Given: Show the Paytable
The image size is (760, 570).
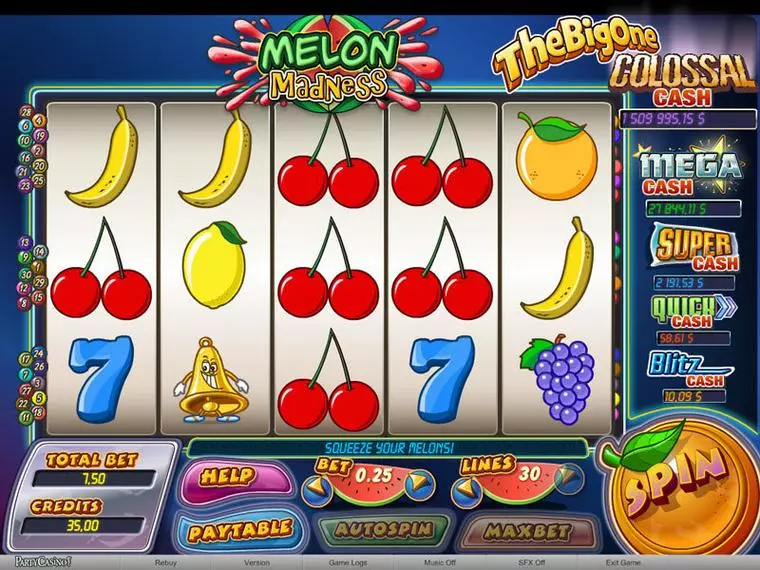Looking at the screenshot, I should 240,529.
